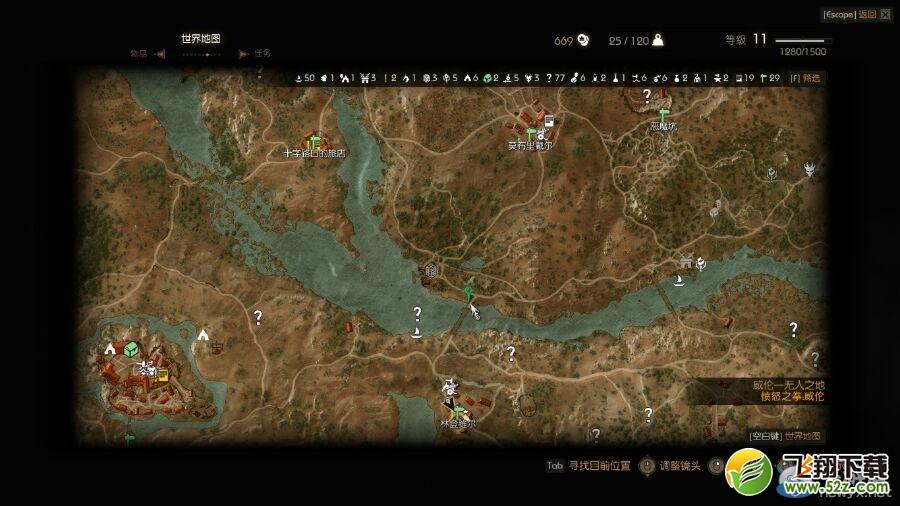Open the 筛选 marker filter
Screen dimensions: 900x506
pyautogui.click(x=806, y=77)
